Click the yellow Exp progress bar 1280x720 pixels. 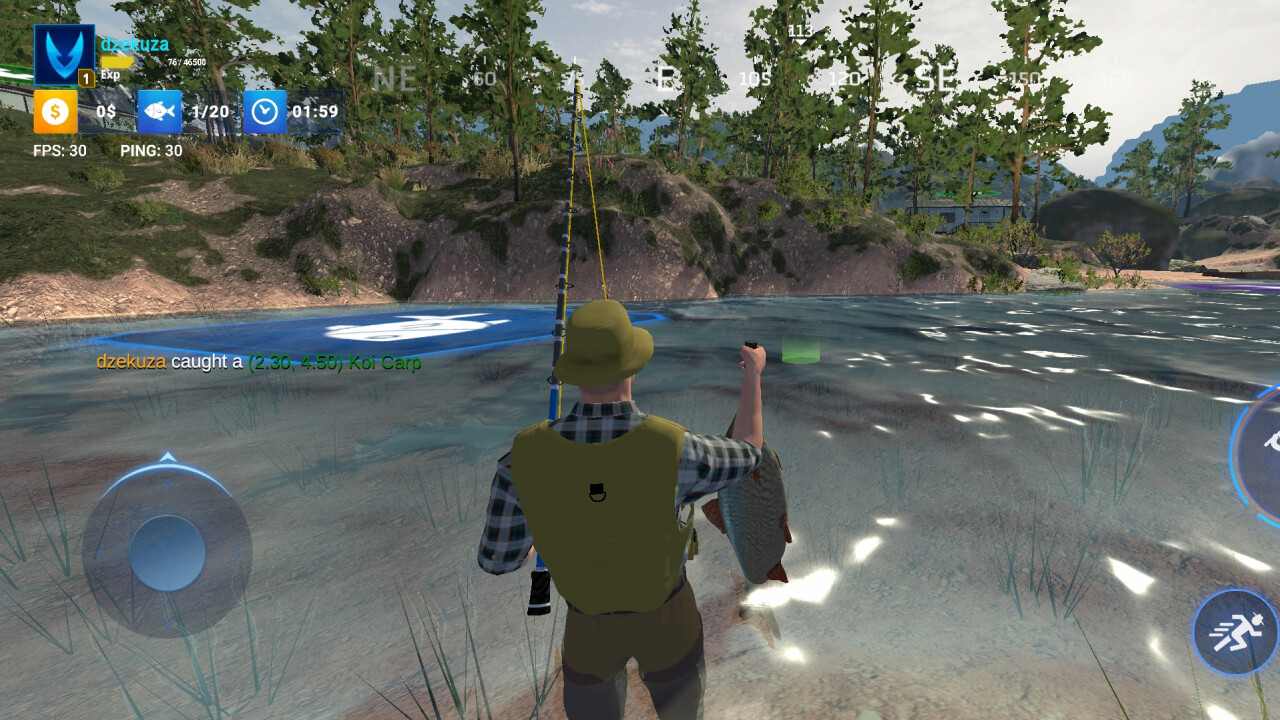tap(120, 60)
